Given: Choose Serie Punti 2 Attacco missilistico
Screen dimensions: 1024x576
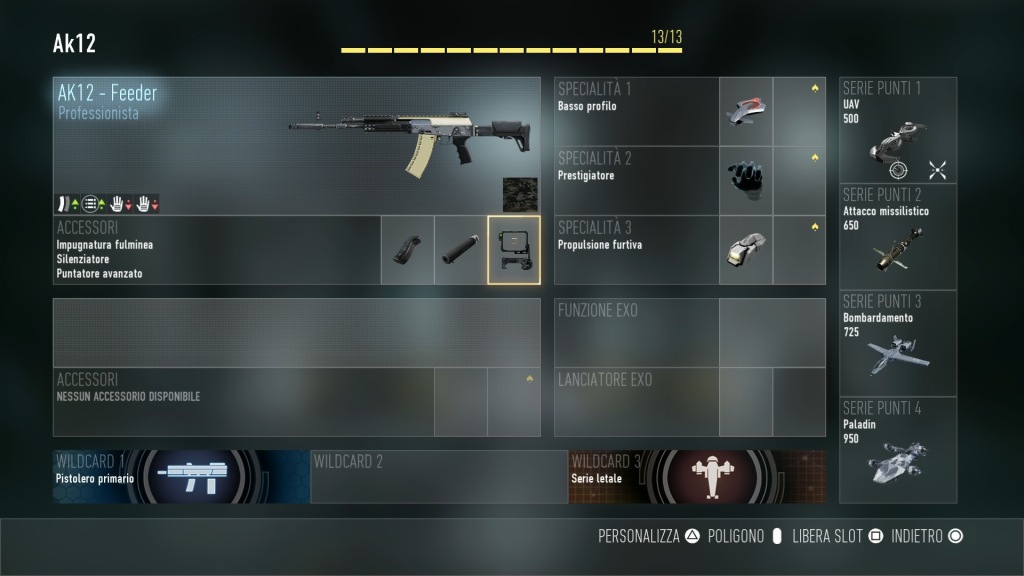Looking at the screenshot, I should (x=898, y=237).
